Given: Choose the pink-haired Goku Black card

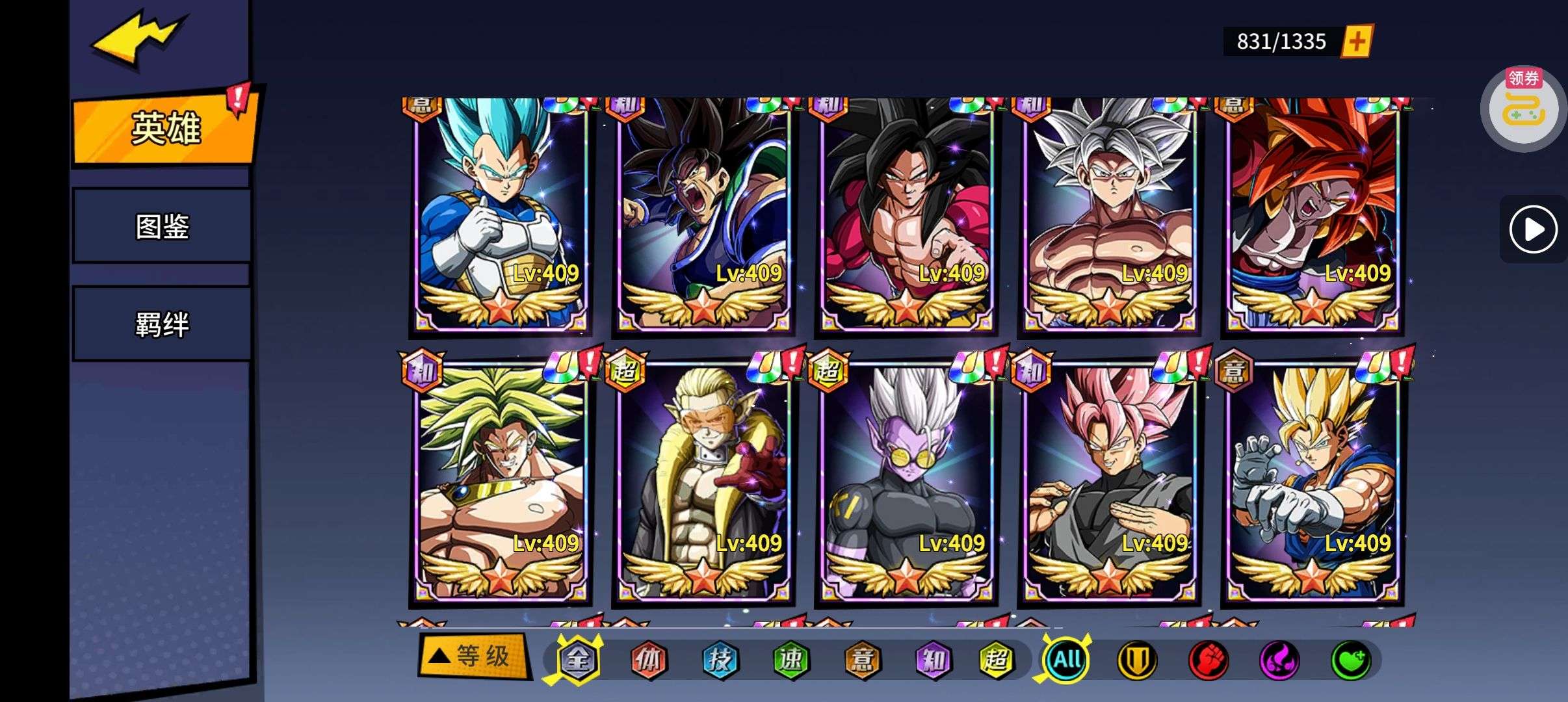Looking at the screenshot, I should click(x=1109, y=482).
